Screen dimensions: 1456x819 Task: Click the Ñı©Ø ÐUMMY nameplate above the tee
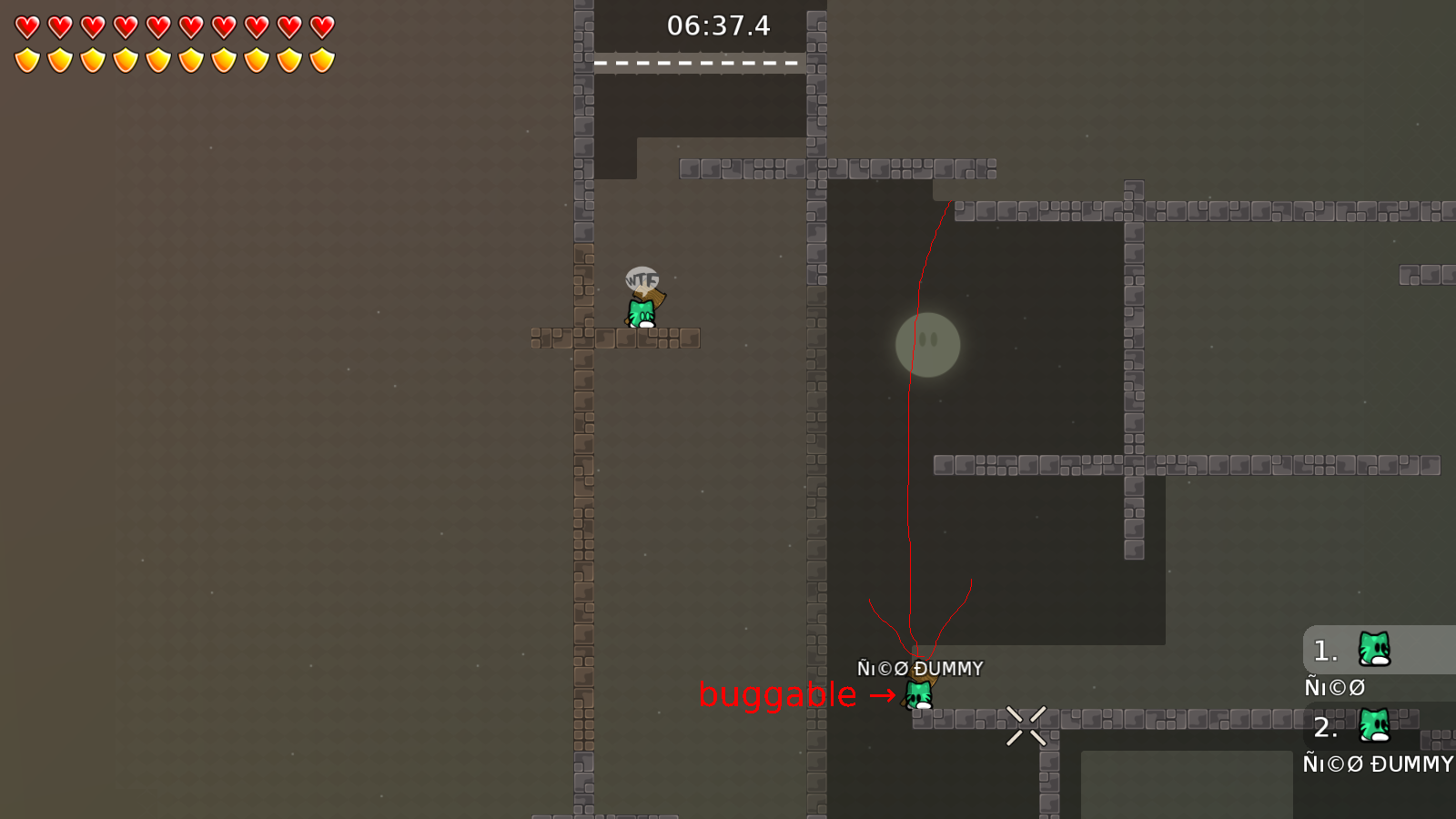click(918, 668)
